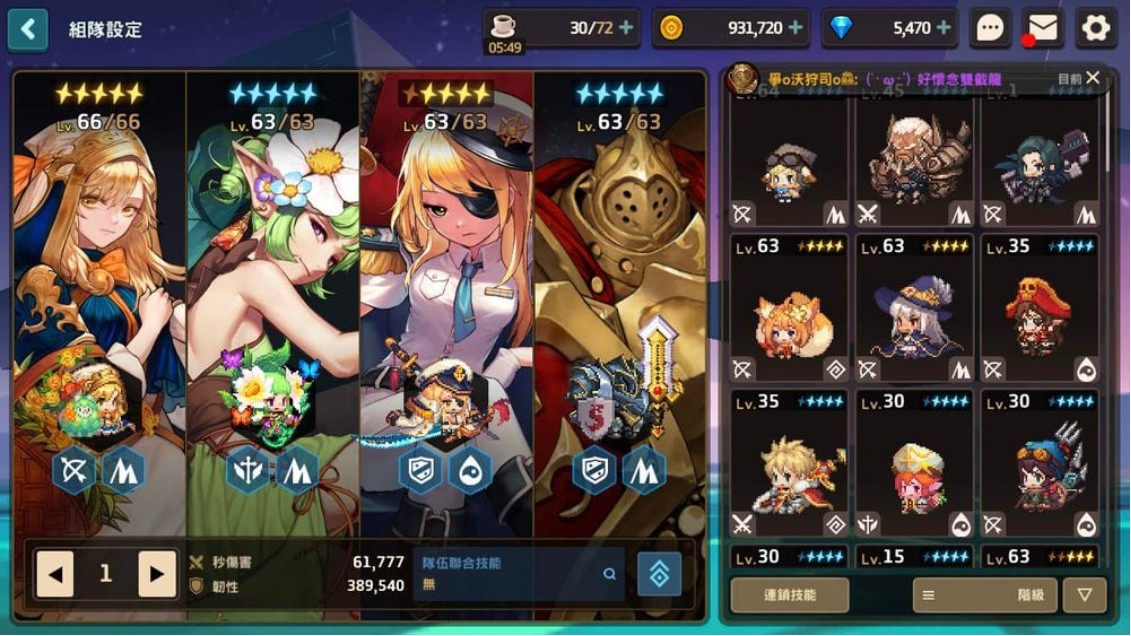Select the eyepatch captain team slot
Image resolution: width=1131 pixels, height=636 pixels.
click(447, 300)
